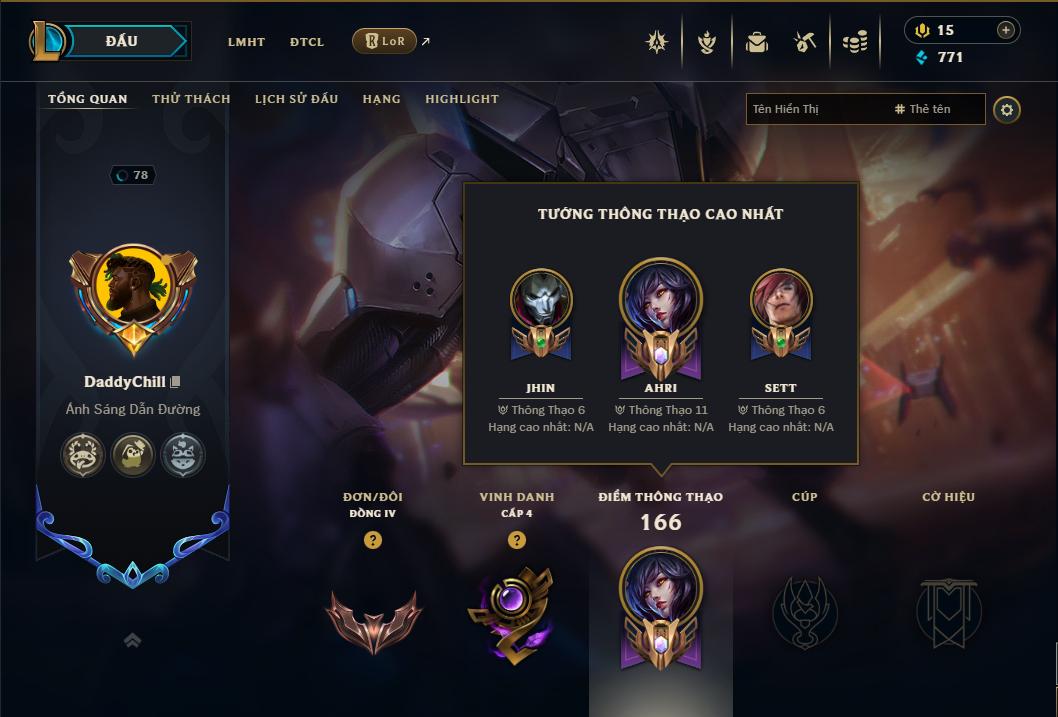Copy the DaddyChill name with the copy icon
Viewport: 1058px width, 717px height.
(x=176, y=382)
